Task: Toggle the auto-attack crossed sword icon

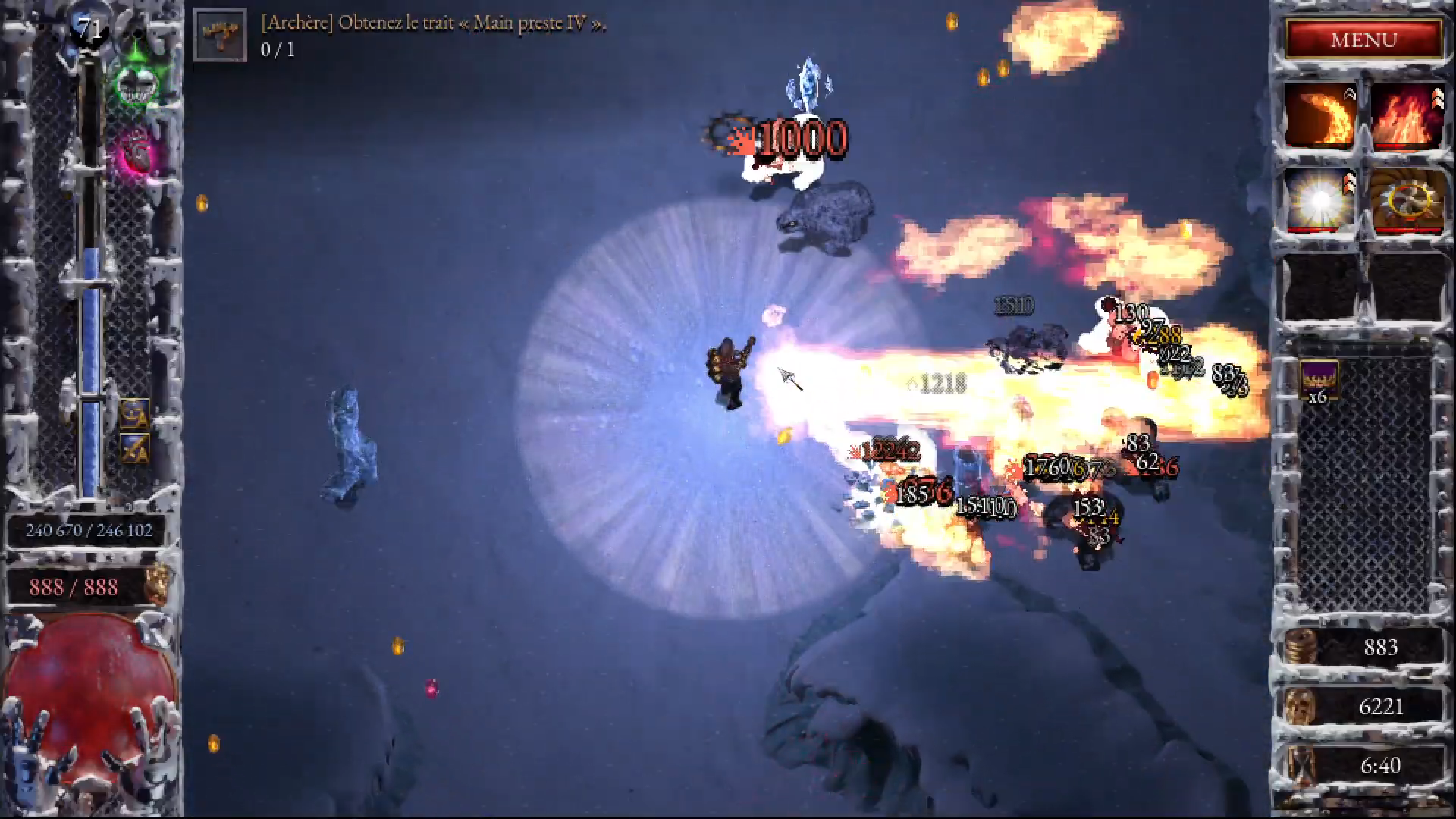Action: pyautogui.click(x=135, y=448)
